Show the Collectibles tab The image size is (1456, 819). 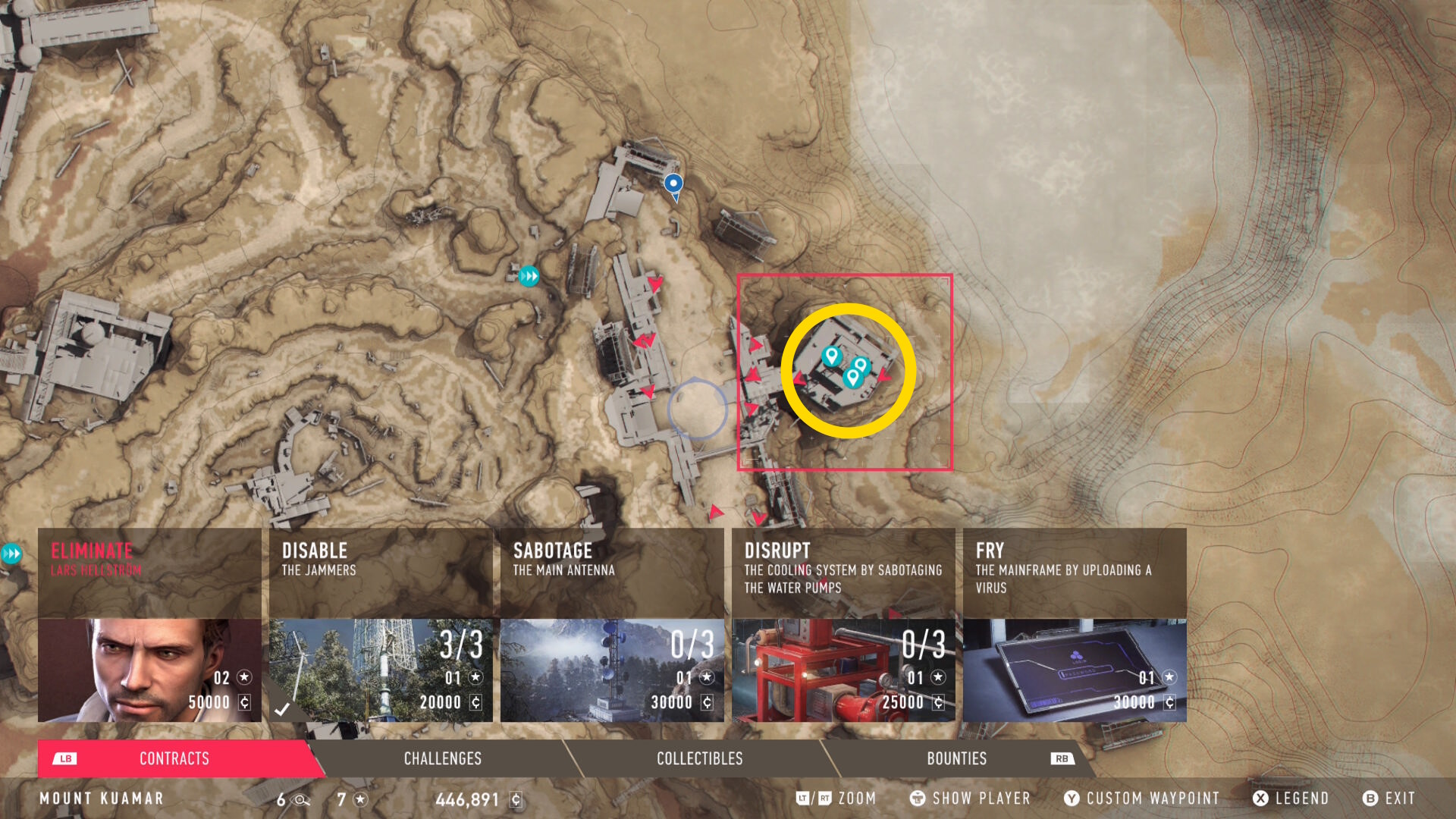[699, 758]
